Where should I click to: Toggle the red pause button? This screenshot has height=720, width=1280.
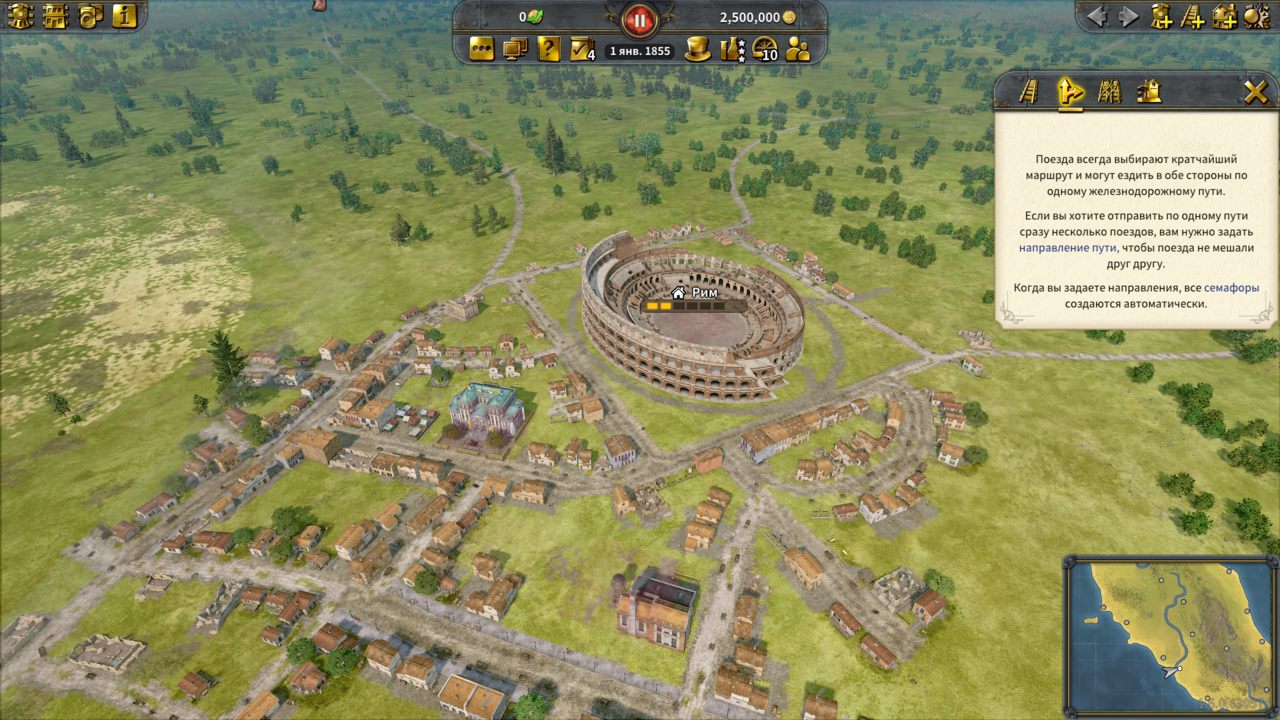pyautogui.click(x=639, y=18)
